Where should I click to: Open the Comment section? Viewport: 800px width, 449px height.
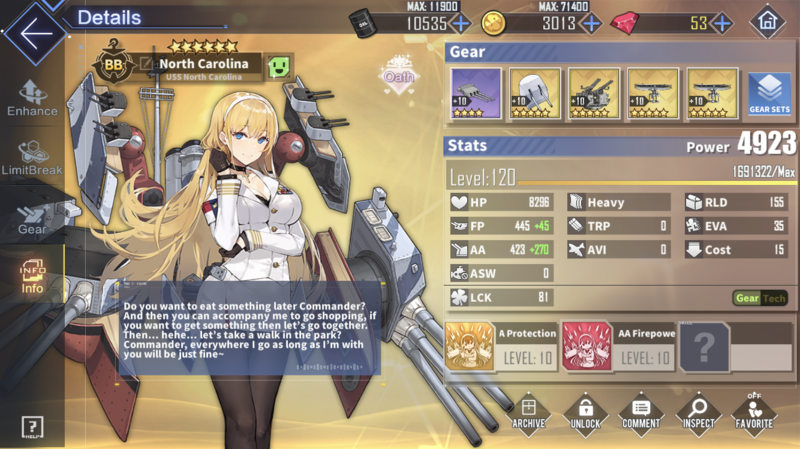640,412
